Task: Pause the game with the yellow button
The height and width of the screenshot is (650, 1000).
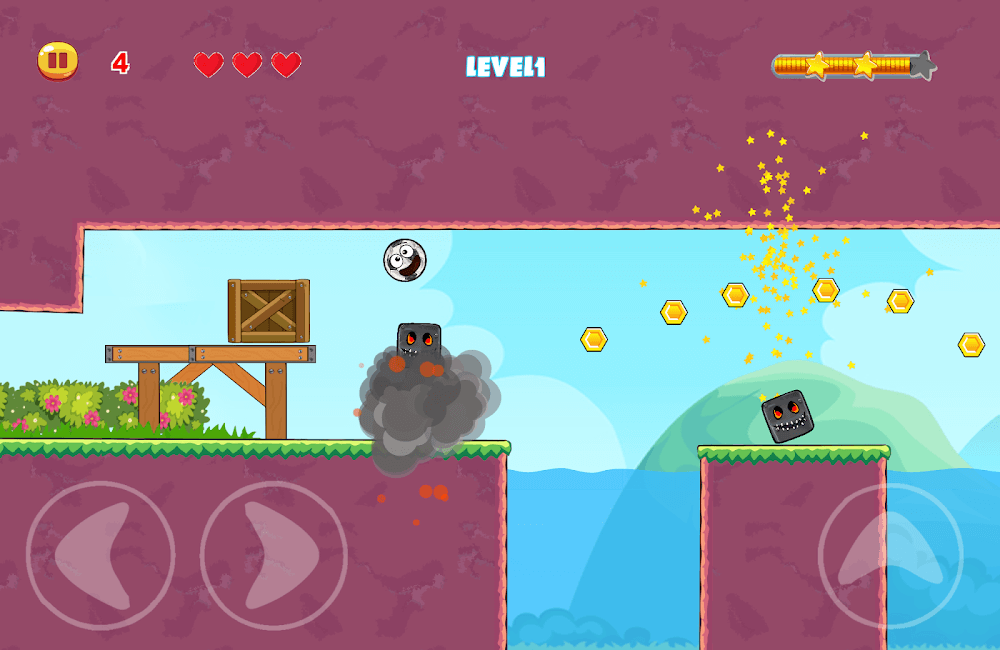Action: click(58, 62)
